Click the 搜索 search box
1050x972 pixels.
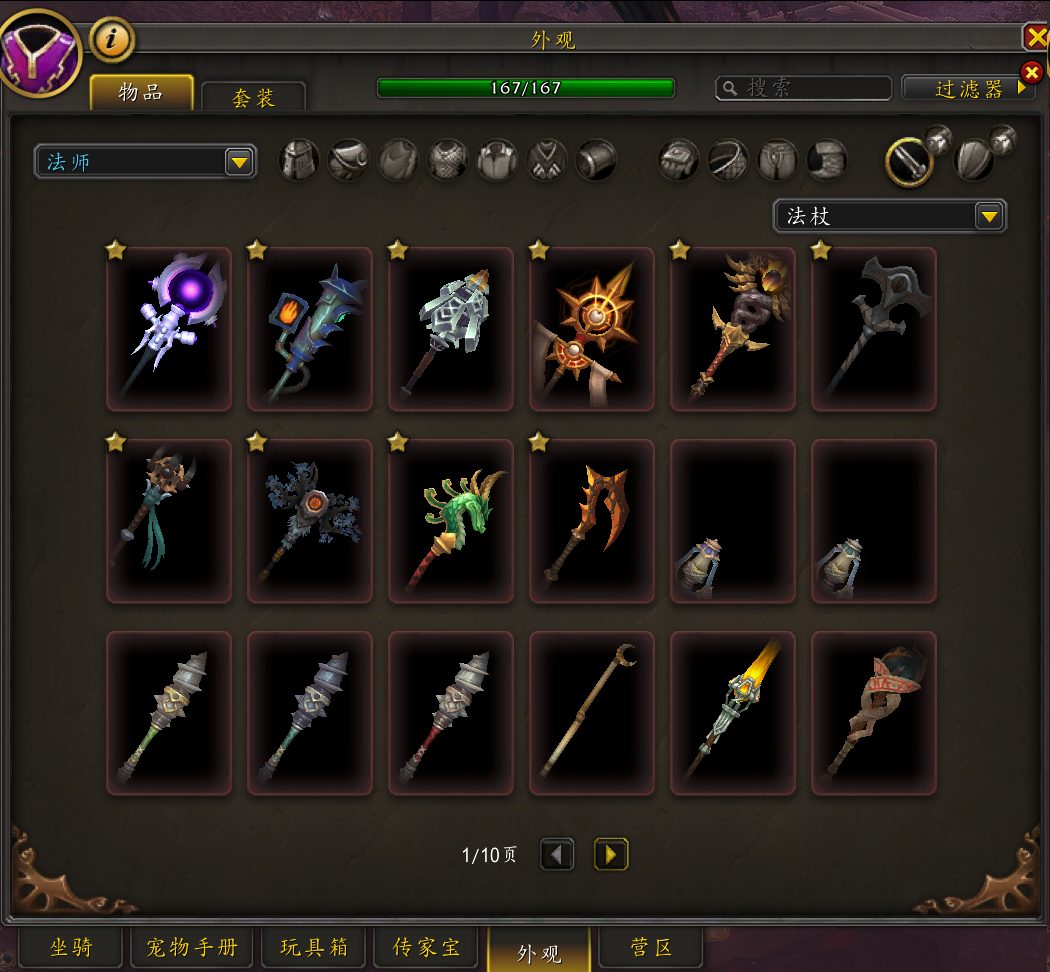(804, 88)
